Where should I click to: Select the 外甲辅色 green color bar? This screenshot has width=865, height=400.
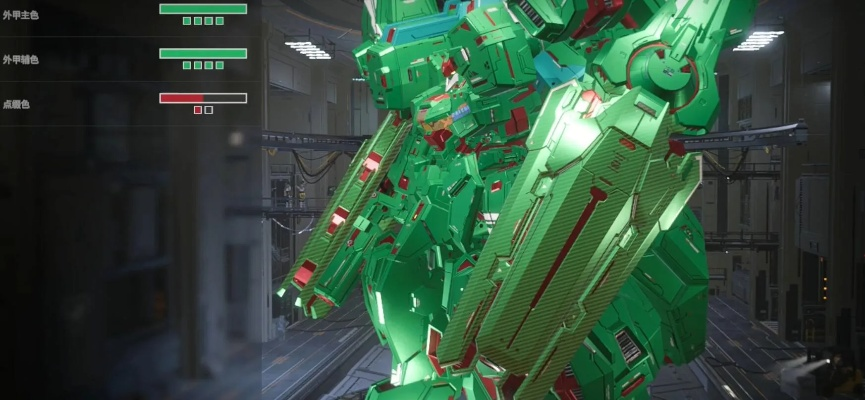[x=203, y=53]
